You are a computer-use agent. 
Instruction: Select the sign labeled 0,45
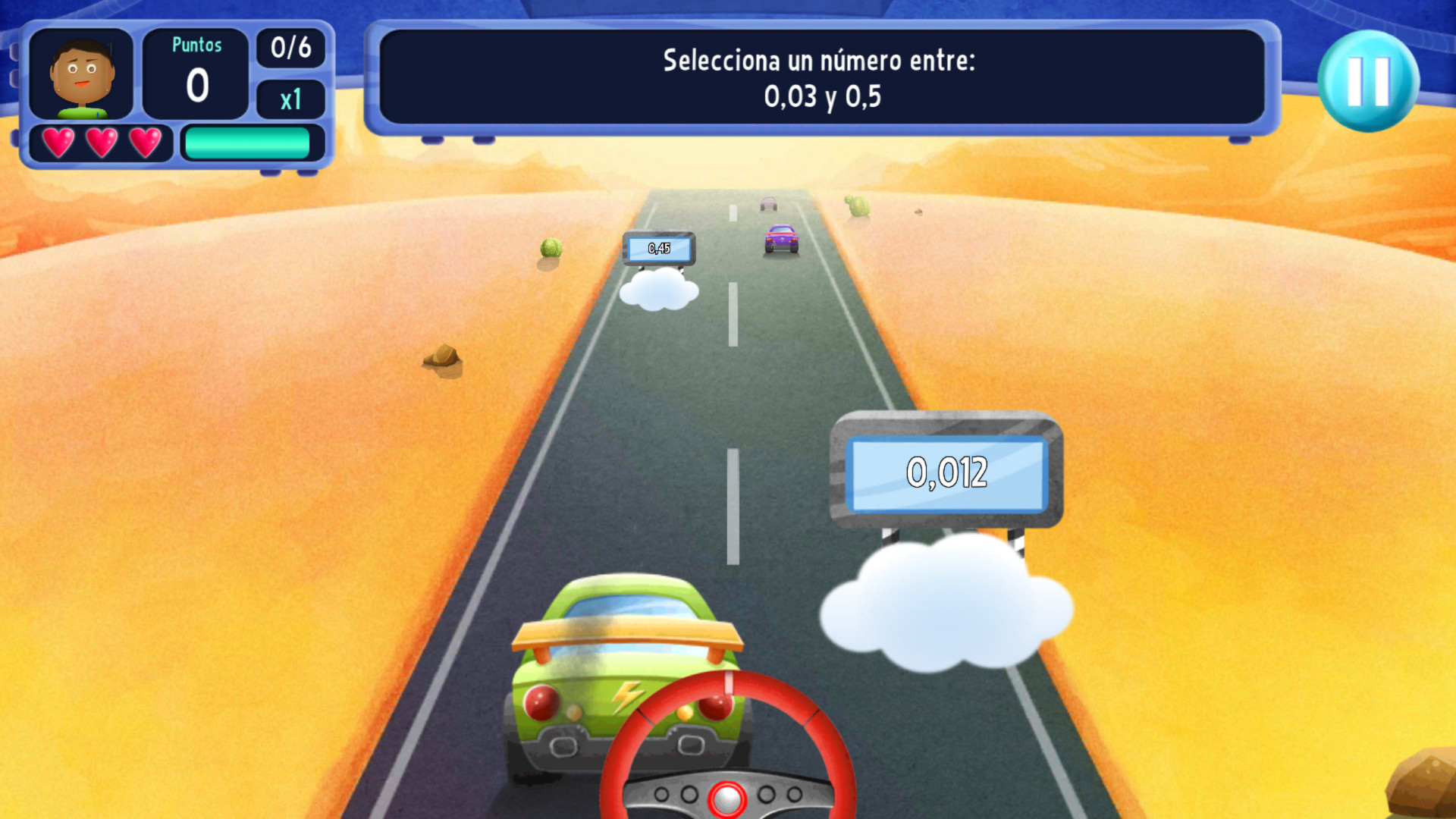pos(659,247)
